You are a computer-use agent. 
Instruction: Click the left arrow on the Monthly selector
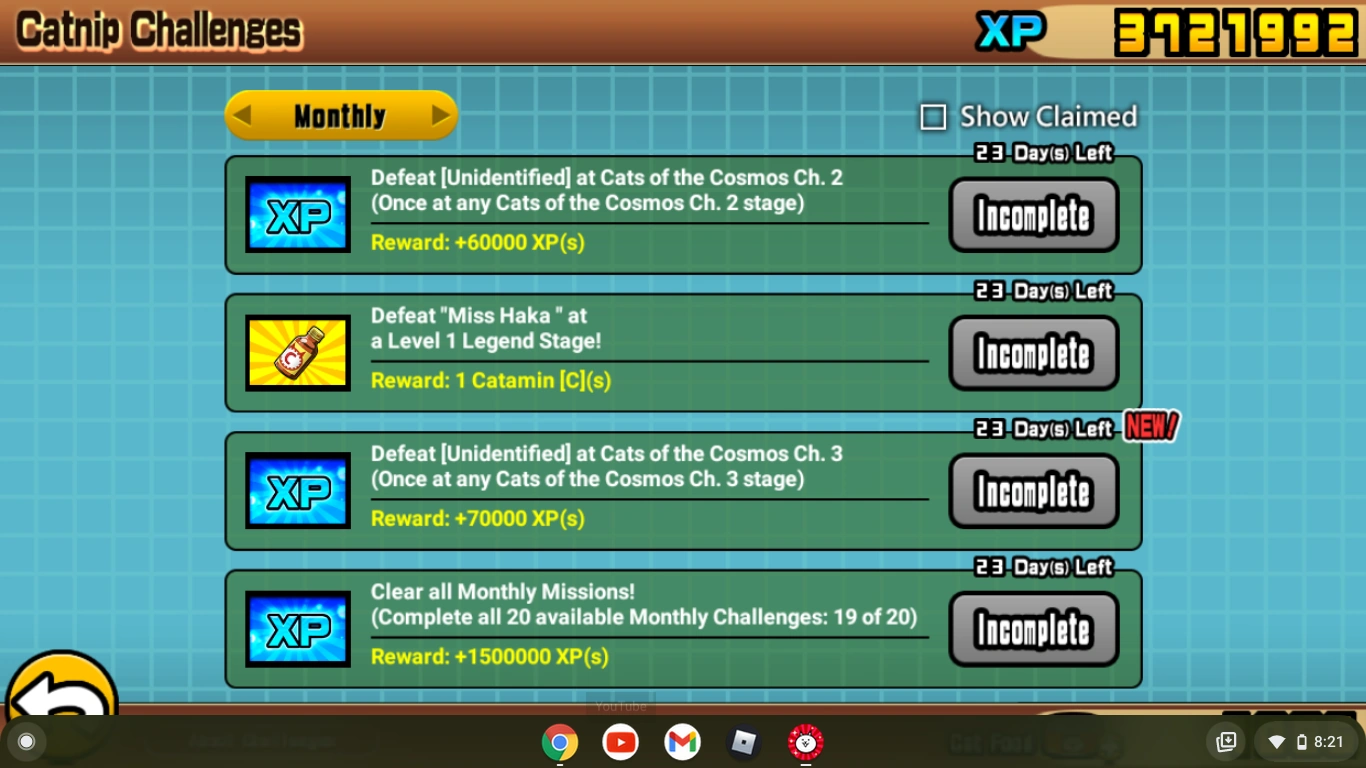[243, 115]
